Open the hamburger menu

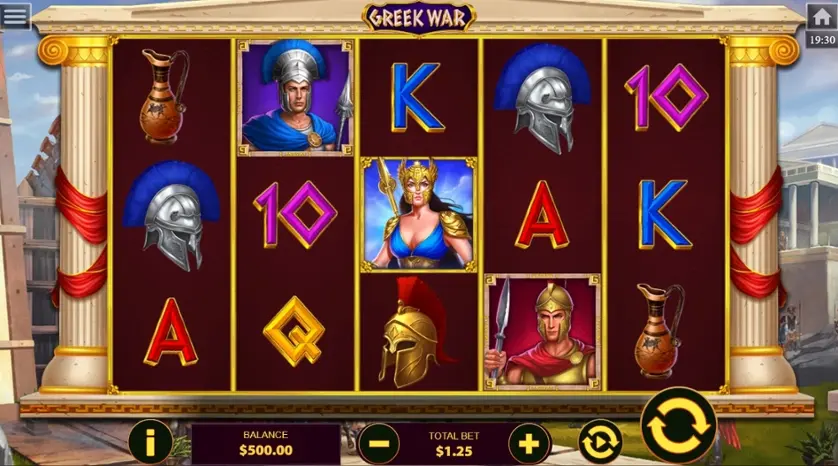(x=16, y=15)
